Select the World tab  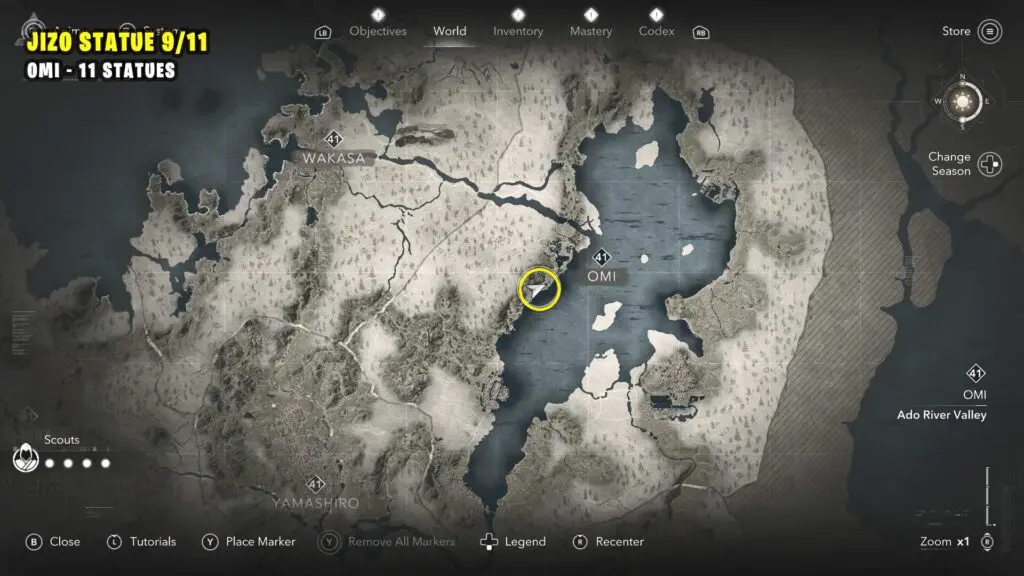click(449, 31)
